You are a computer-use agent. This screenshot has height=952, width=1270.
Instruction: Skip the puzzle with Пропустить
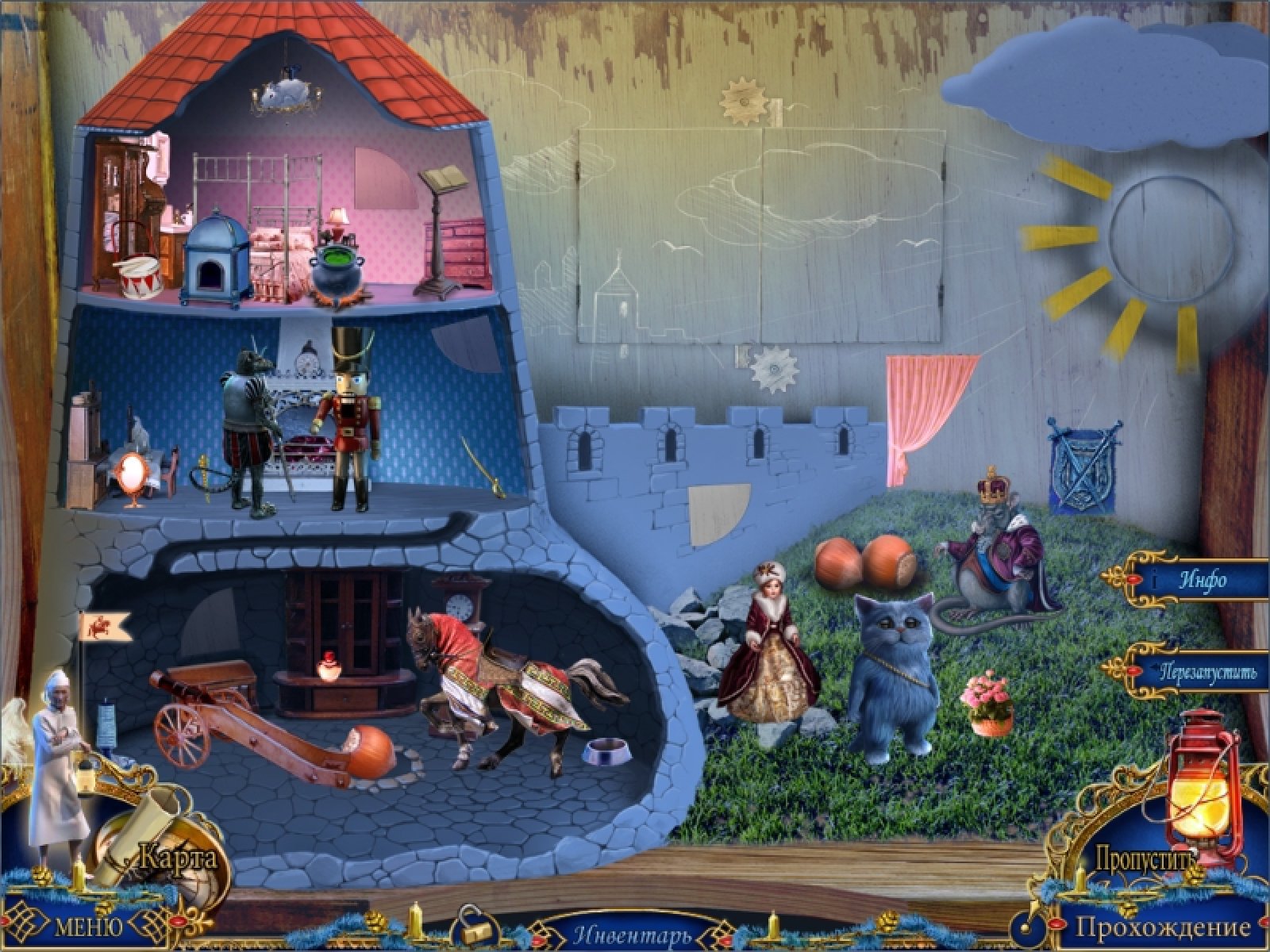(1145, 858)
